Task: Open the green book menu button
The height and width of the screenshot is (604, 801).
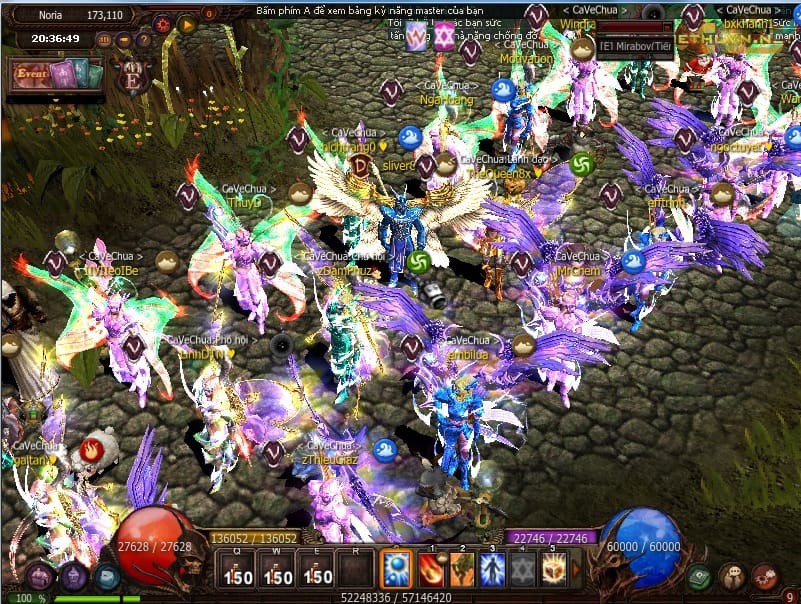Action: point(700,576)
